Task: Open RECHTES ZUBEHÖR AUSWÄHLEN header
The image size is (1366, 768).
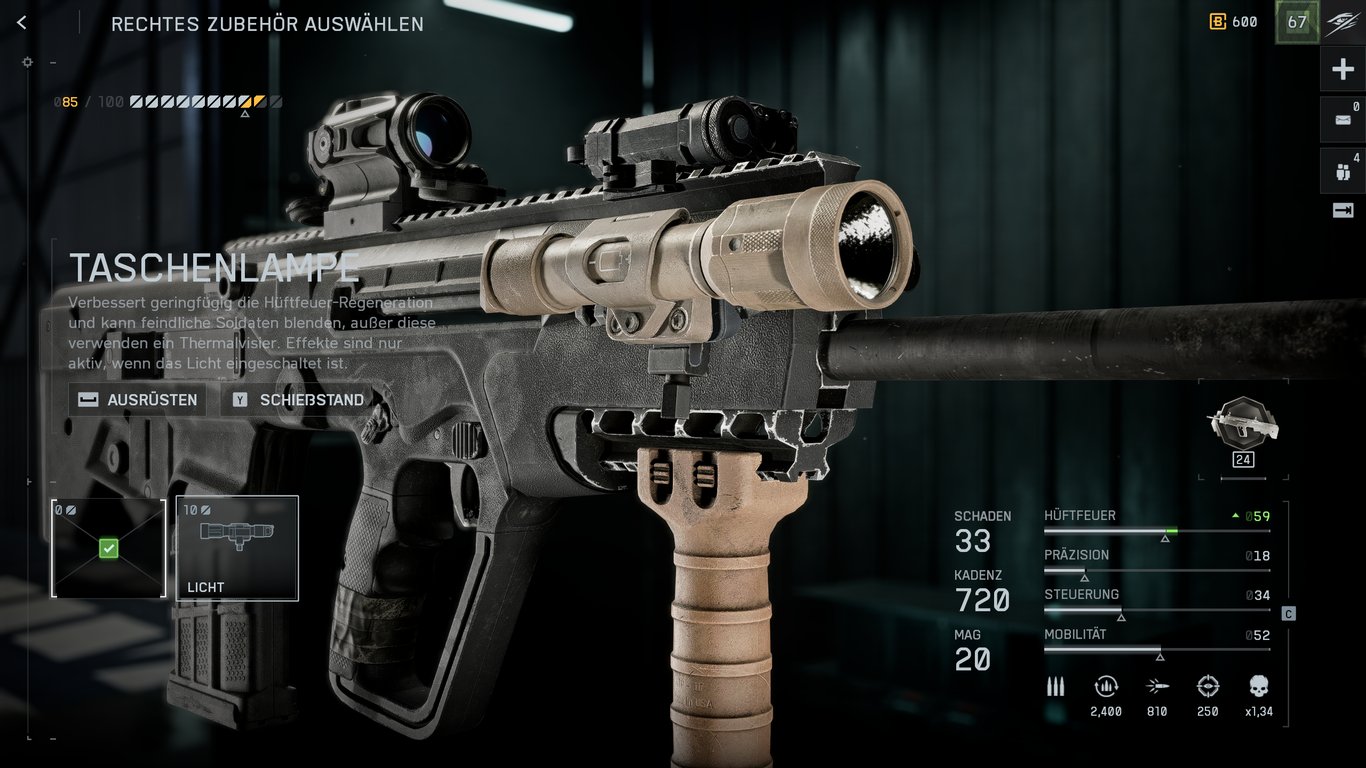Action: pos(266,23)
